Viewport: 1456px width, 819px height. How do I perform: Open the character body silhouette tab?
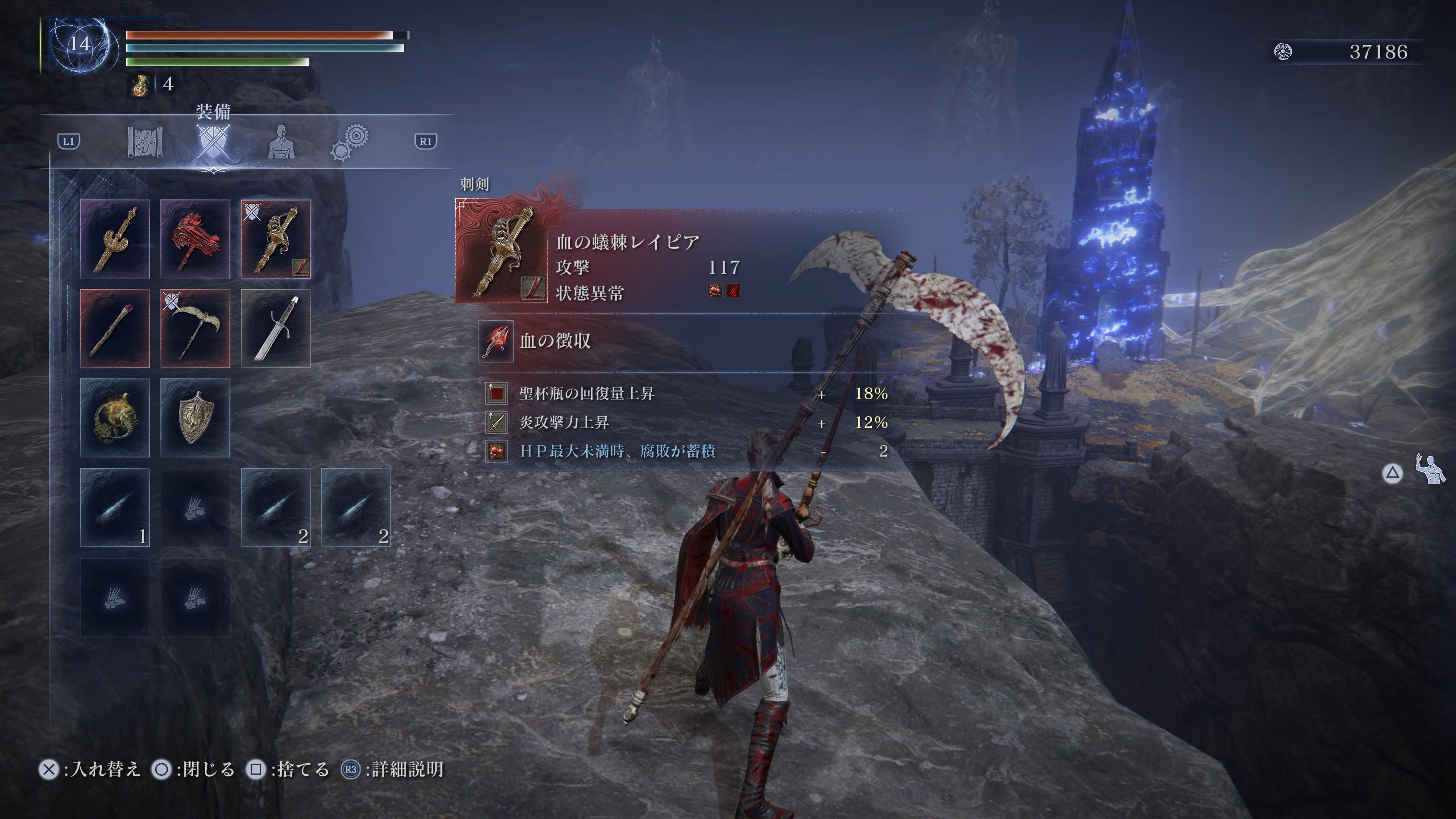pos(281,141)
